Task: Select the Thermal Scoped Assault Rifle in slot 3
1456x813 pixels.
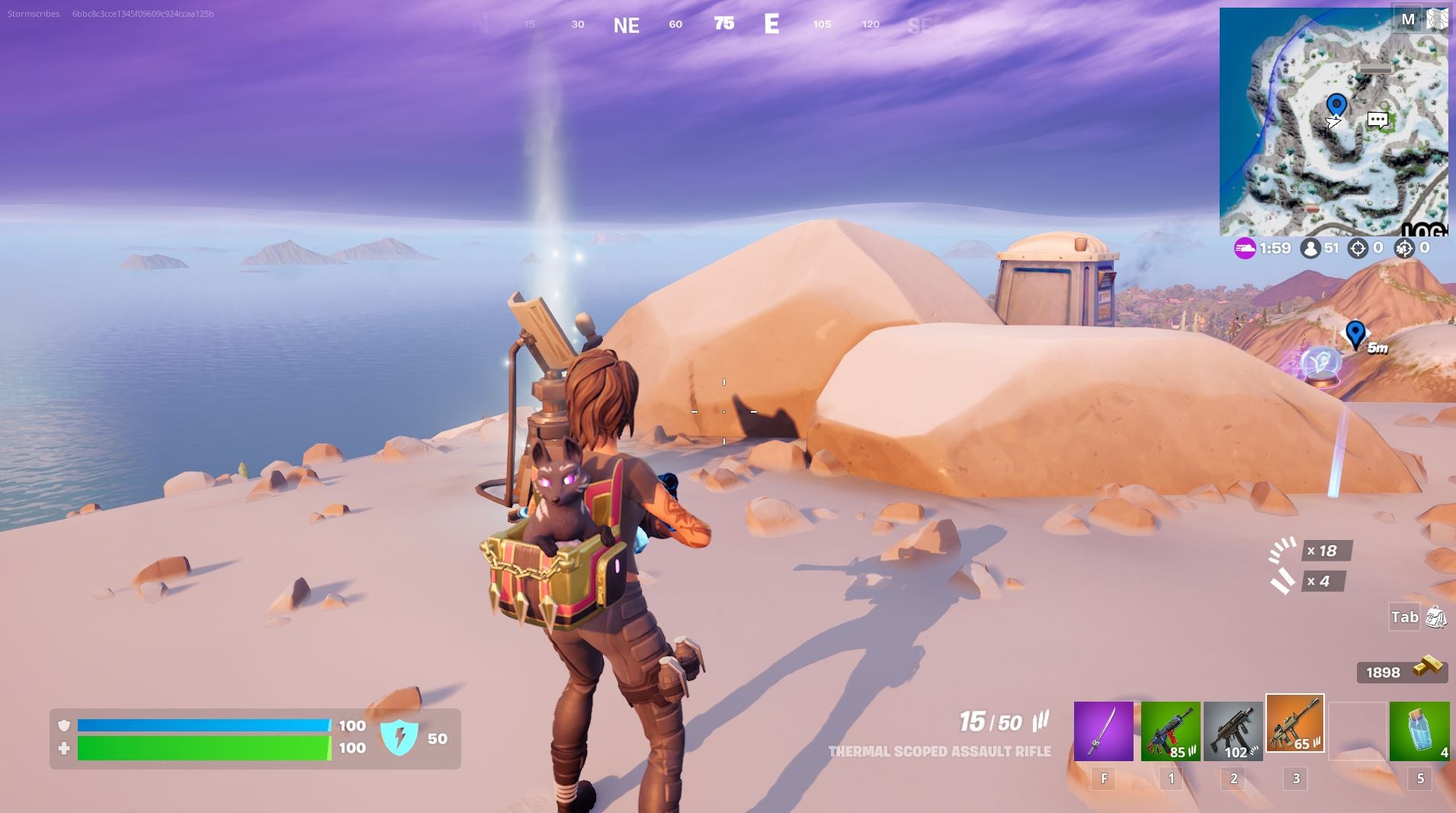Action: tap(1296, 726)
